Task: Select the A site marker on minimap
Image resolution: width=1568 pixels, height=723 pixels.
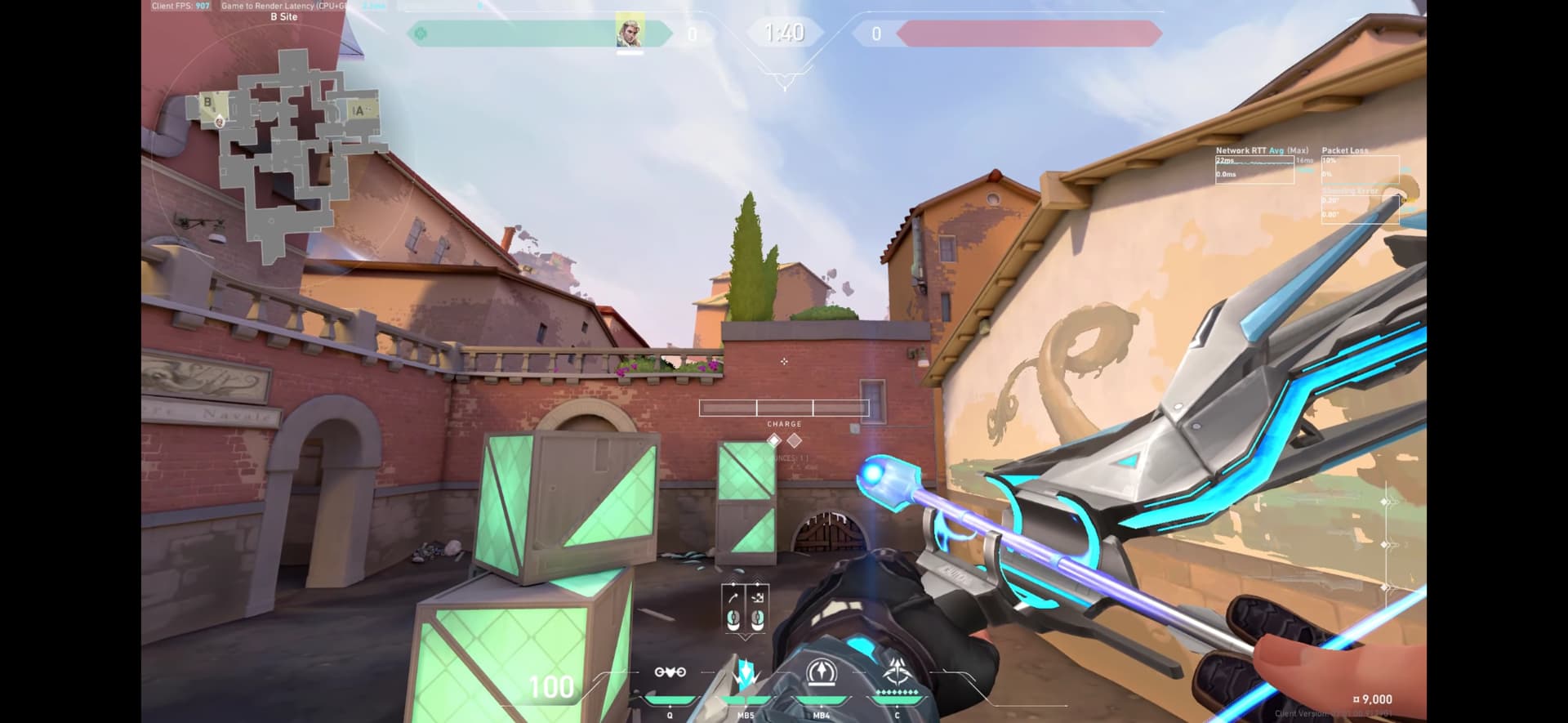Action: point(359,111)
